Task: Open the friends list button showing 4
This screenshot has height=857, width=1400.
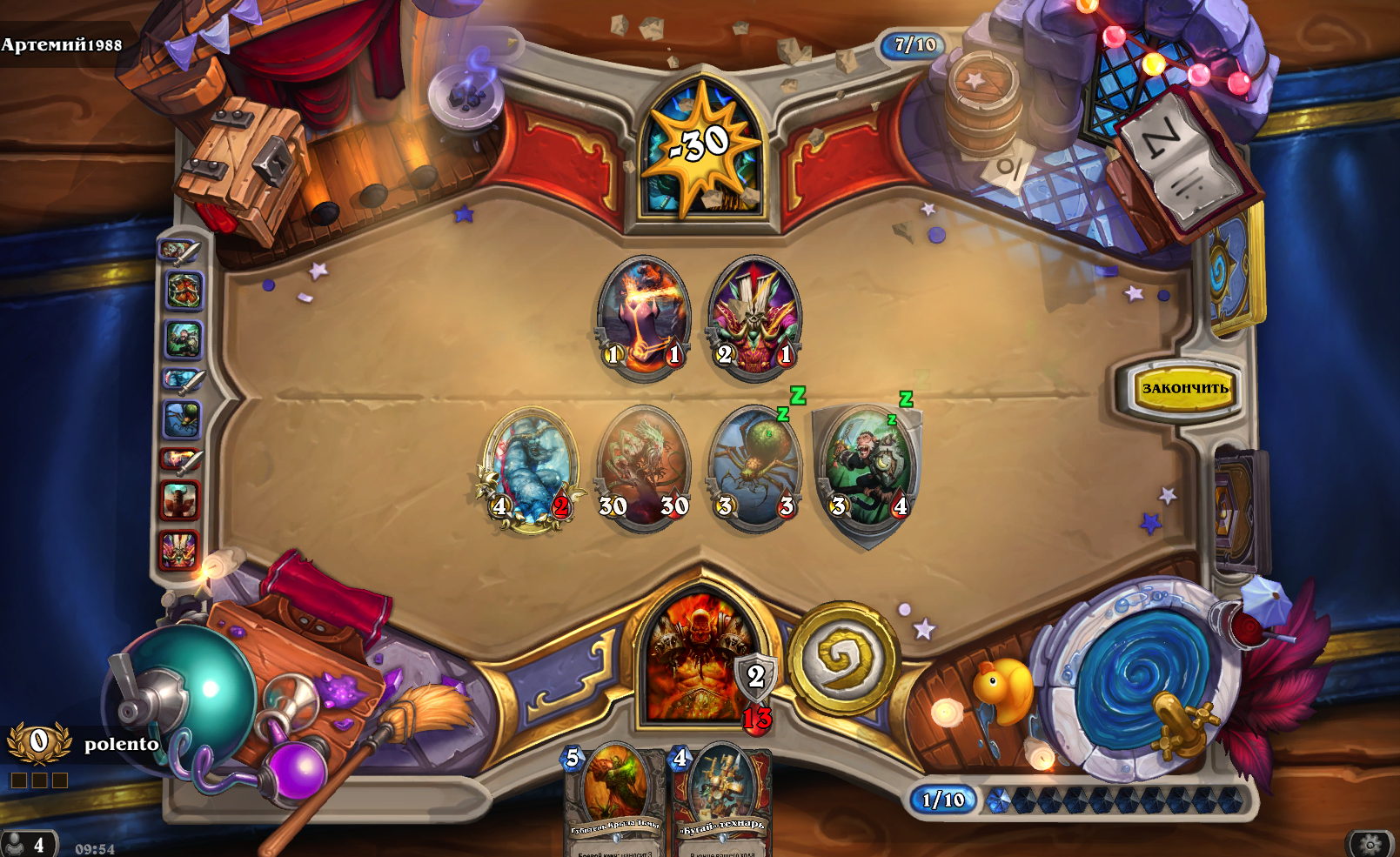Action: point(28,845)
